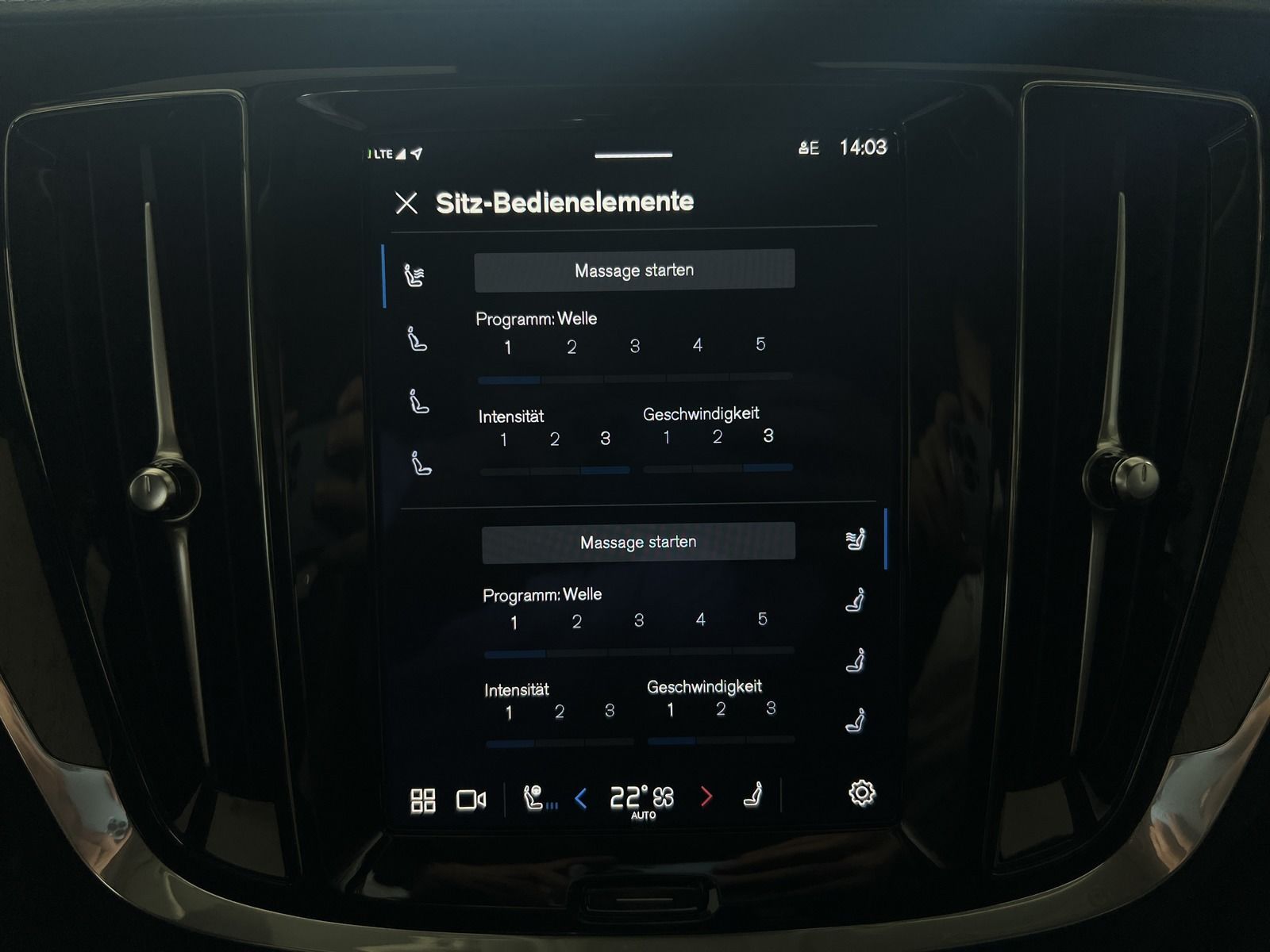Choose program 3 in the upper seat panel

pyautogui.click(x=635, y=346)
